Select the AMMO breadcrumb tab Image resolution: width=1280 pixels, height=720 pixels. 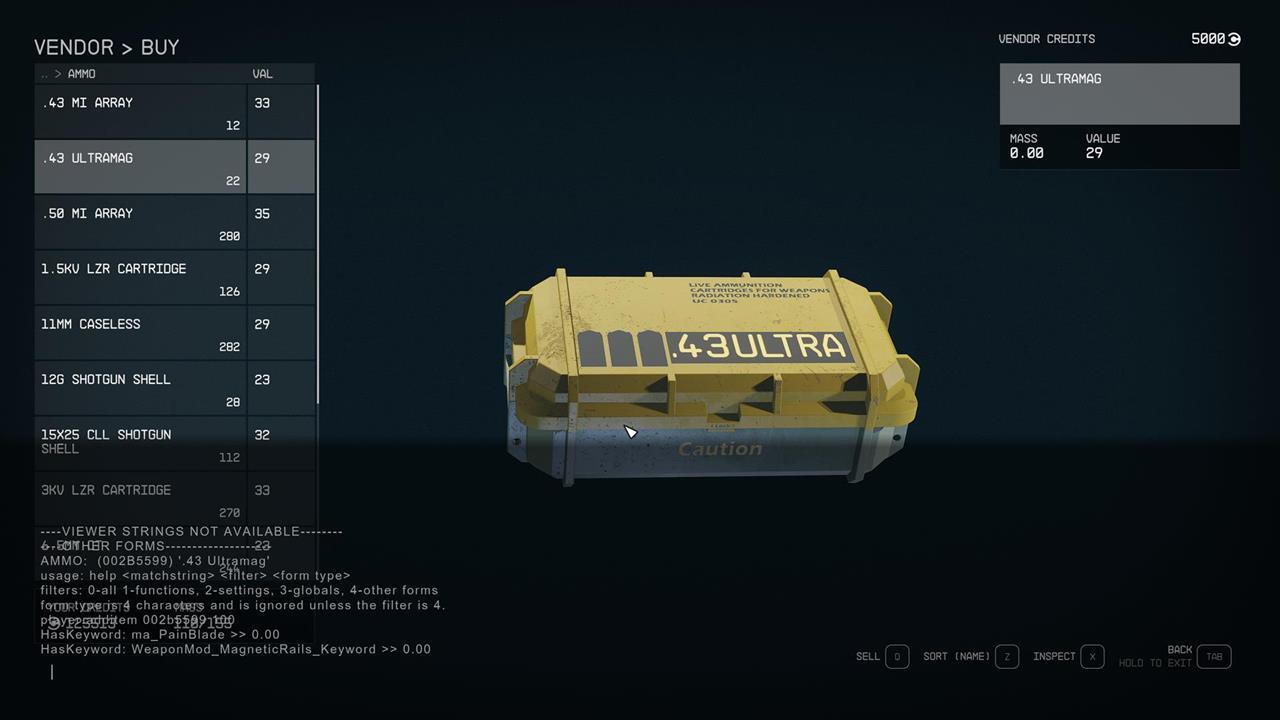(82, 73)
